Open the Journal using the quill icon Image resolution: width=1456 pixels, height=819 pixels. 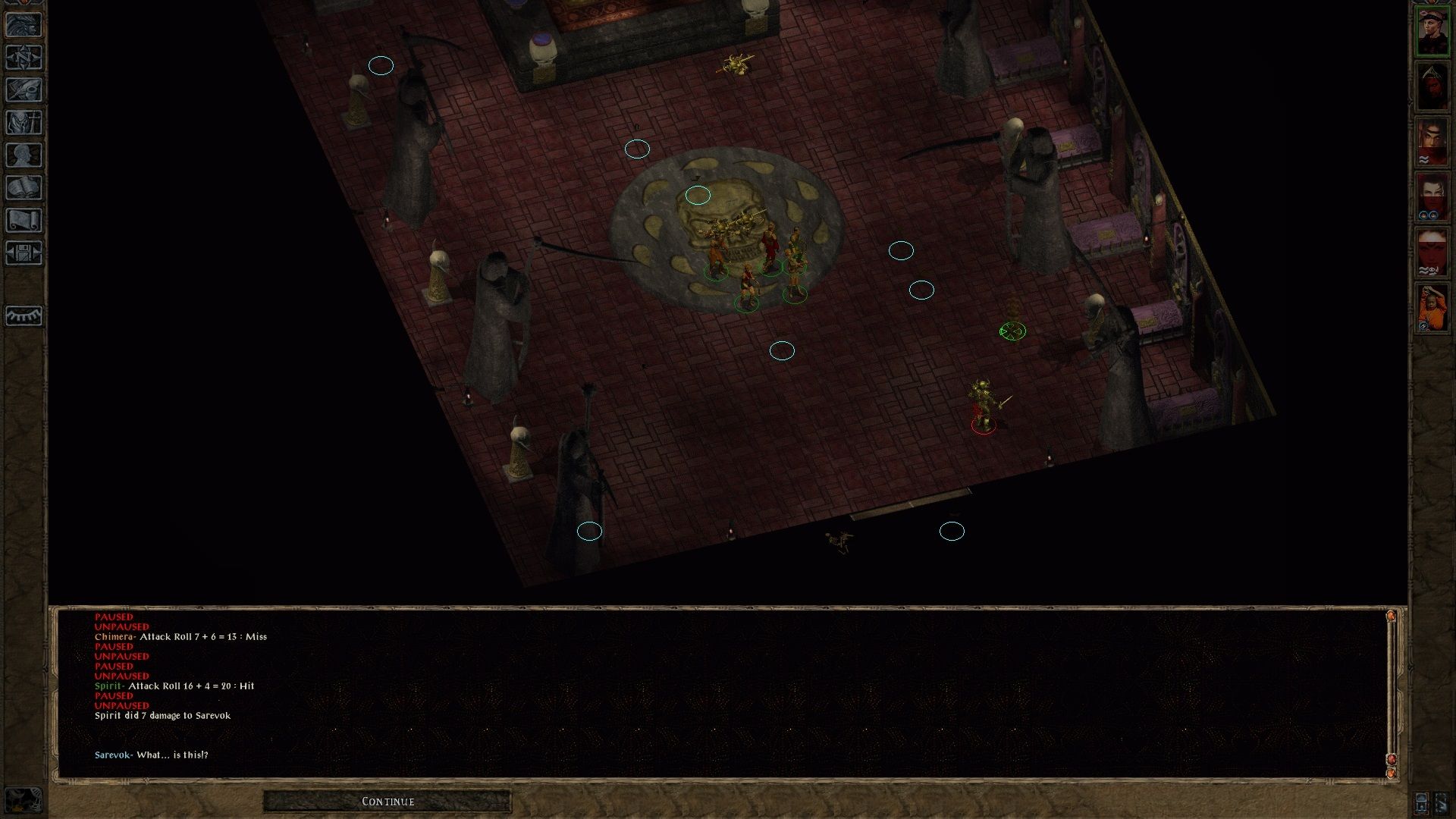pos(25,91)
